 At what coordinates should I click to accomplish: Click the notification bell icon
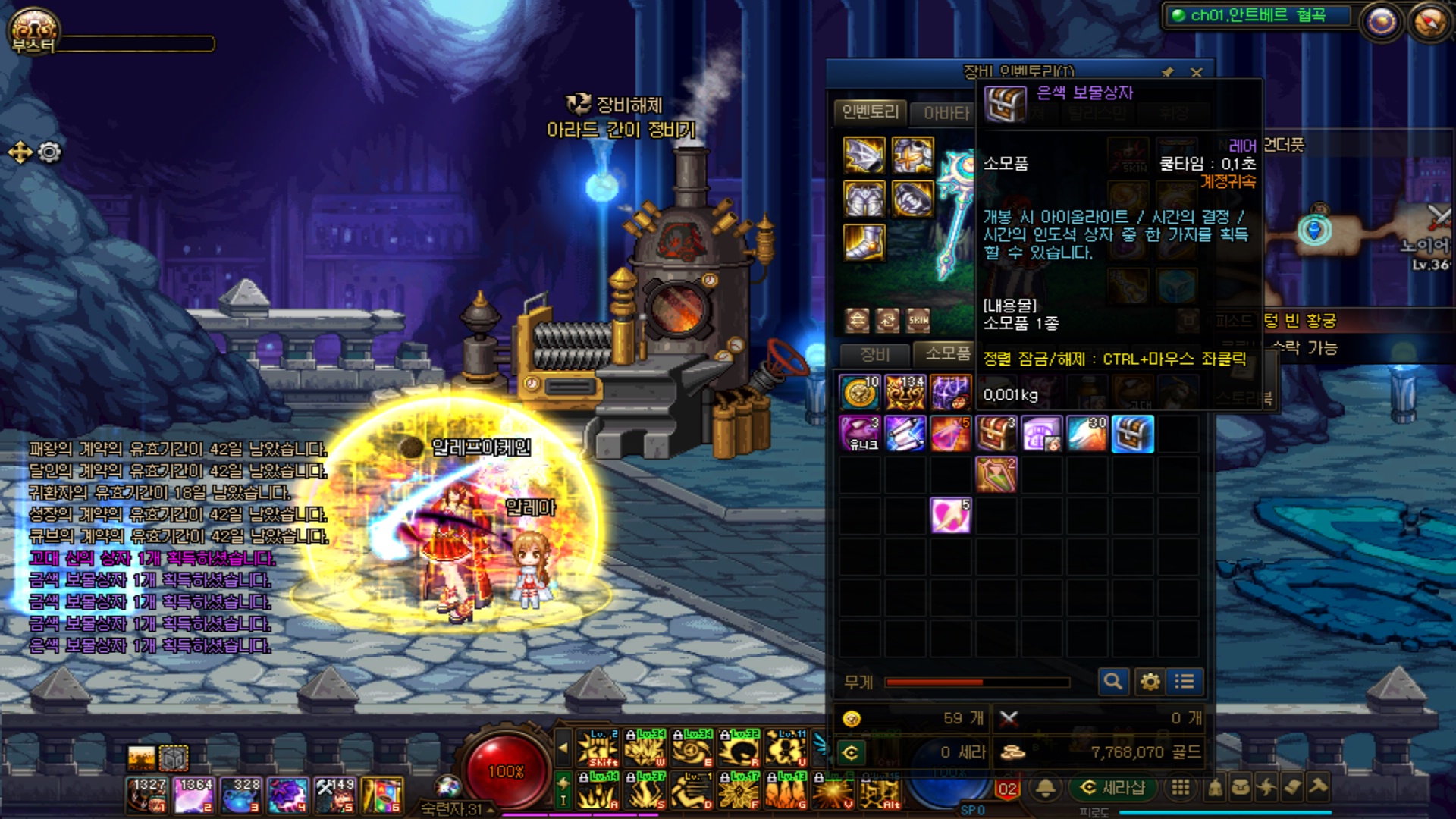click(x=1046, y=788)
